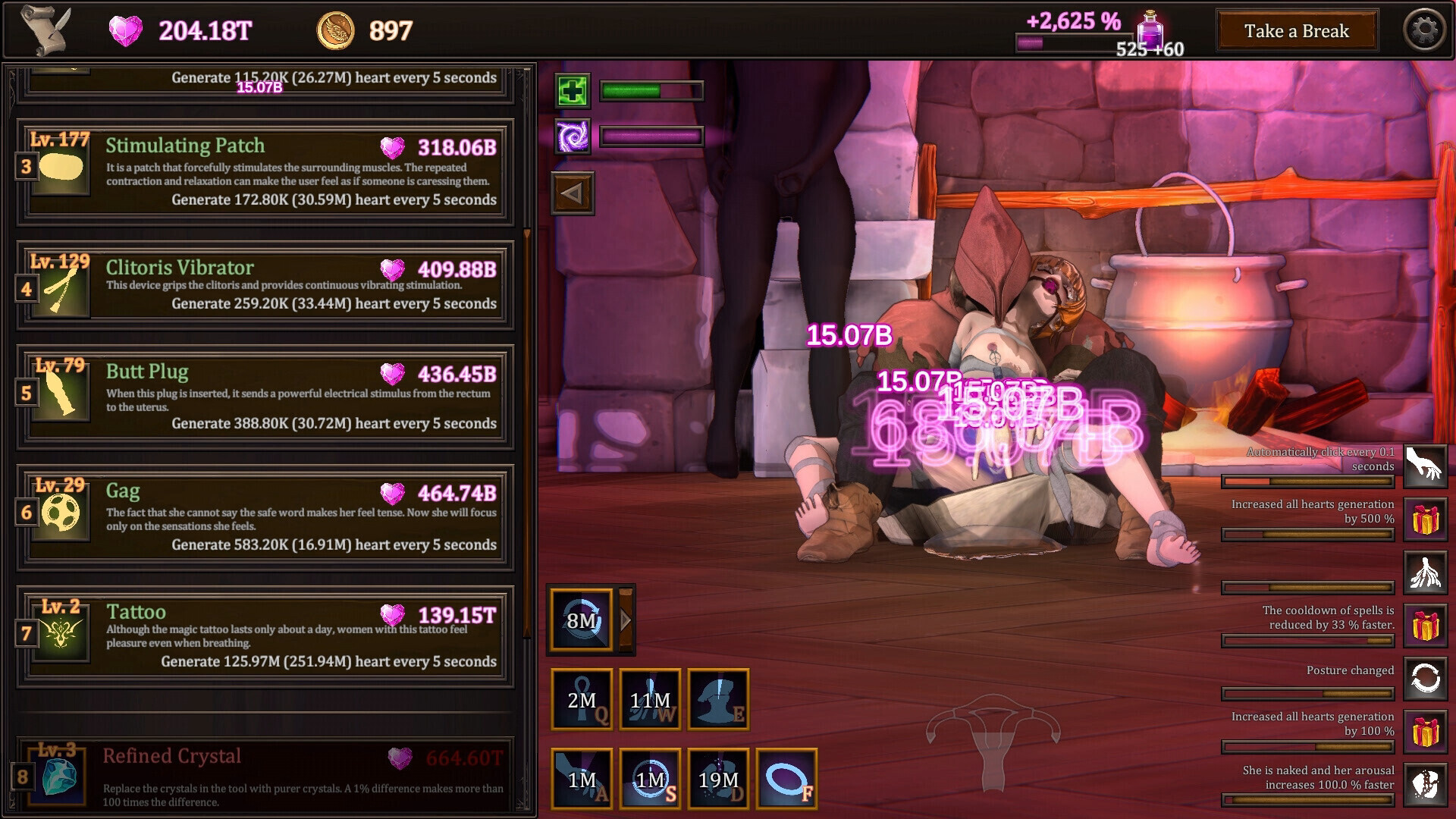Click the auto-click hand icon
This screenshot has height=819, width=1456.
(x=1425, y=466)
